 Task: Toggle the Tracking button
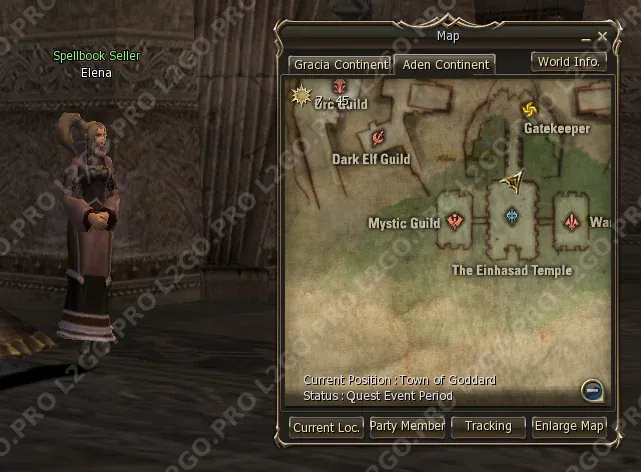[x=488, y=427]
